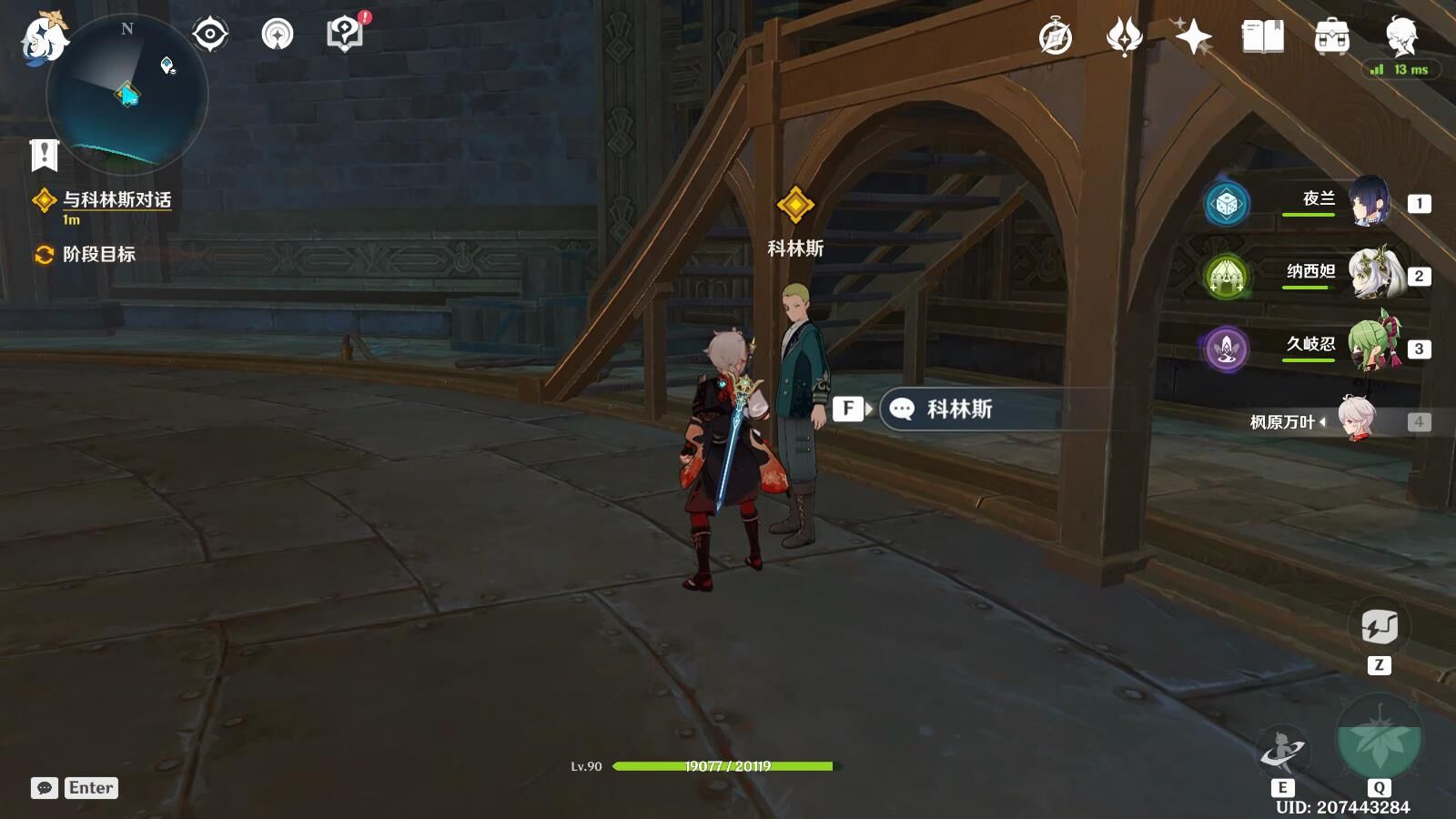
Task: Activate the Anemo elemental burst icon
Action: (x=1379, y=739)
